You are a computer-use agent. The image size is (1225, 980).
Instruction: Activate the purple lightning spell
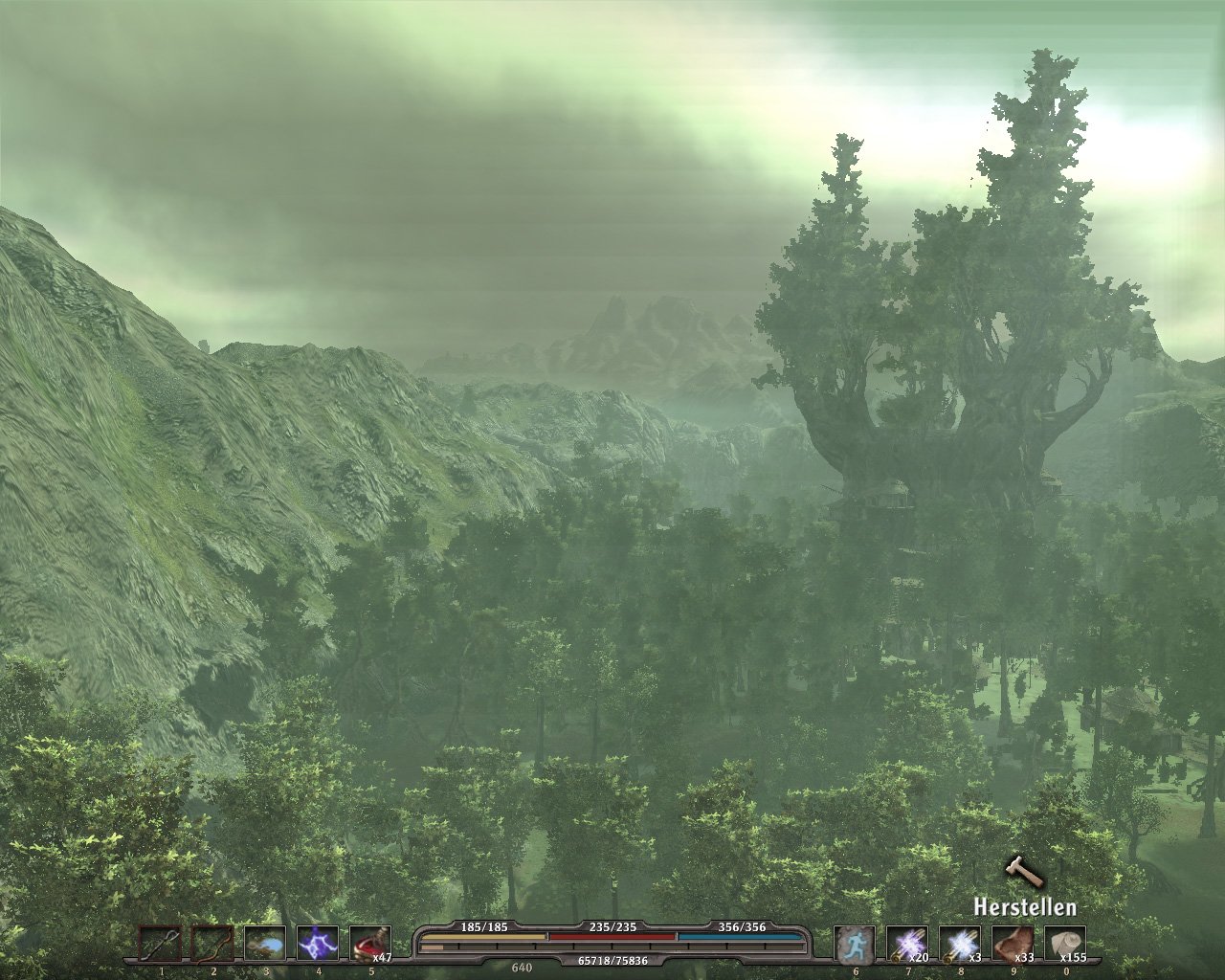click(318, 944)
